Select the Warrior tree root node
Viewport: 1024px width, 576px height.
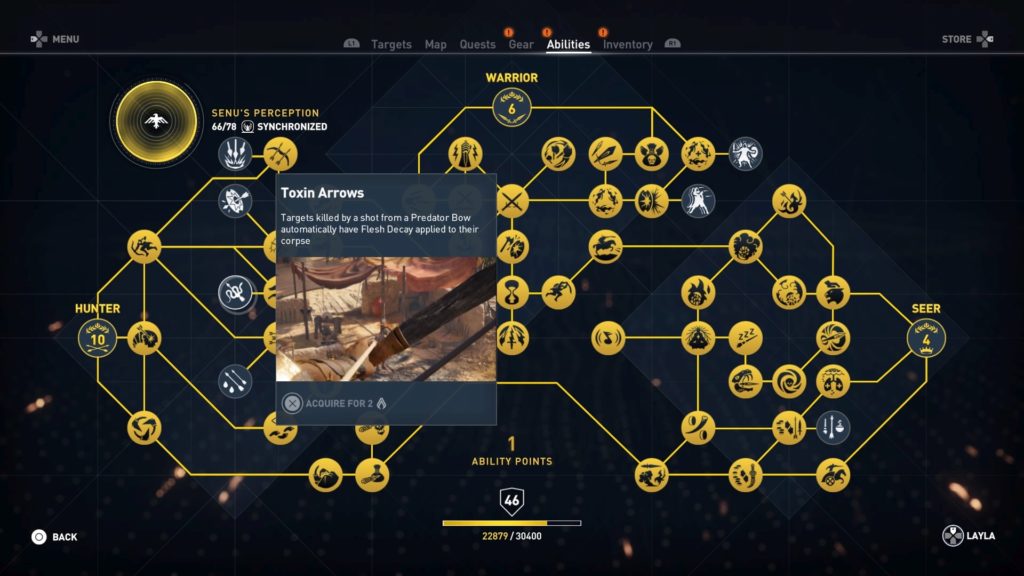pos(511,107)
